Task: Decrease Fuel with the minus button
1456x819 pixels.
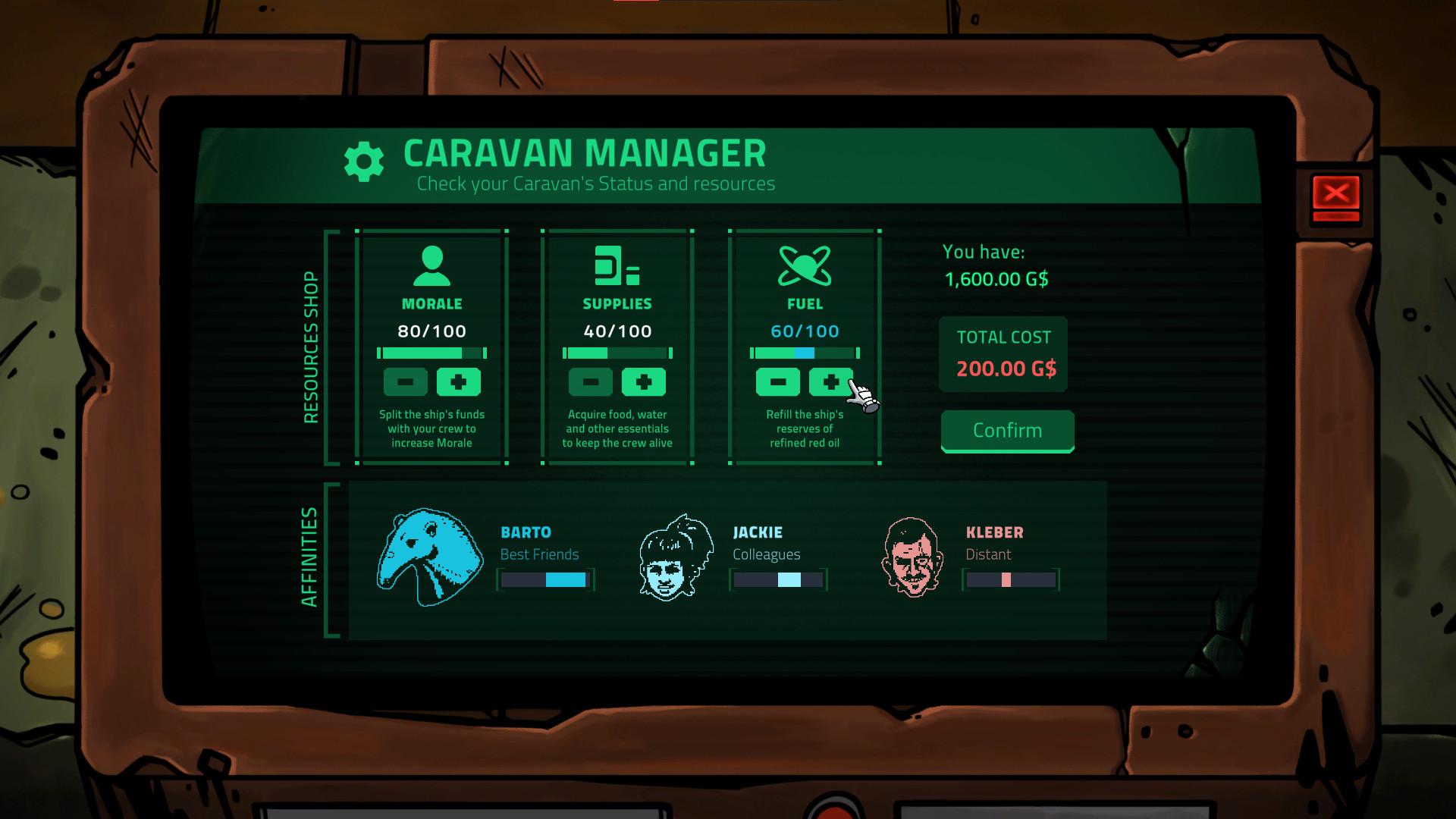Action: [x=778, y=381]
